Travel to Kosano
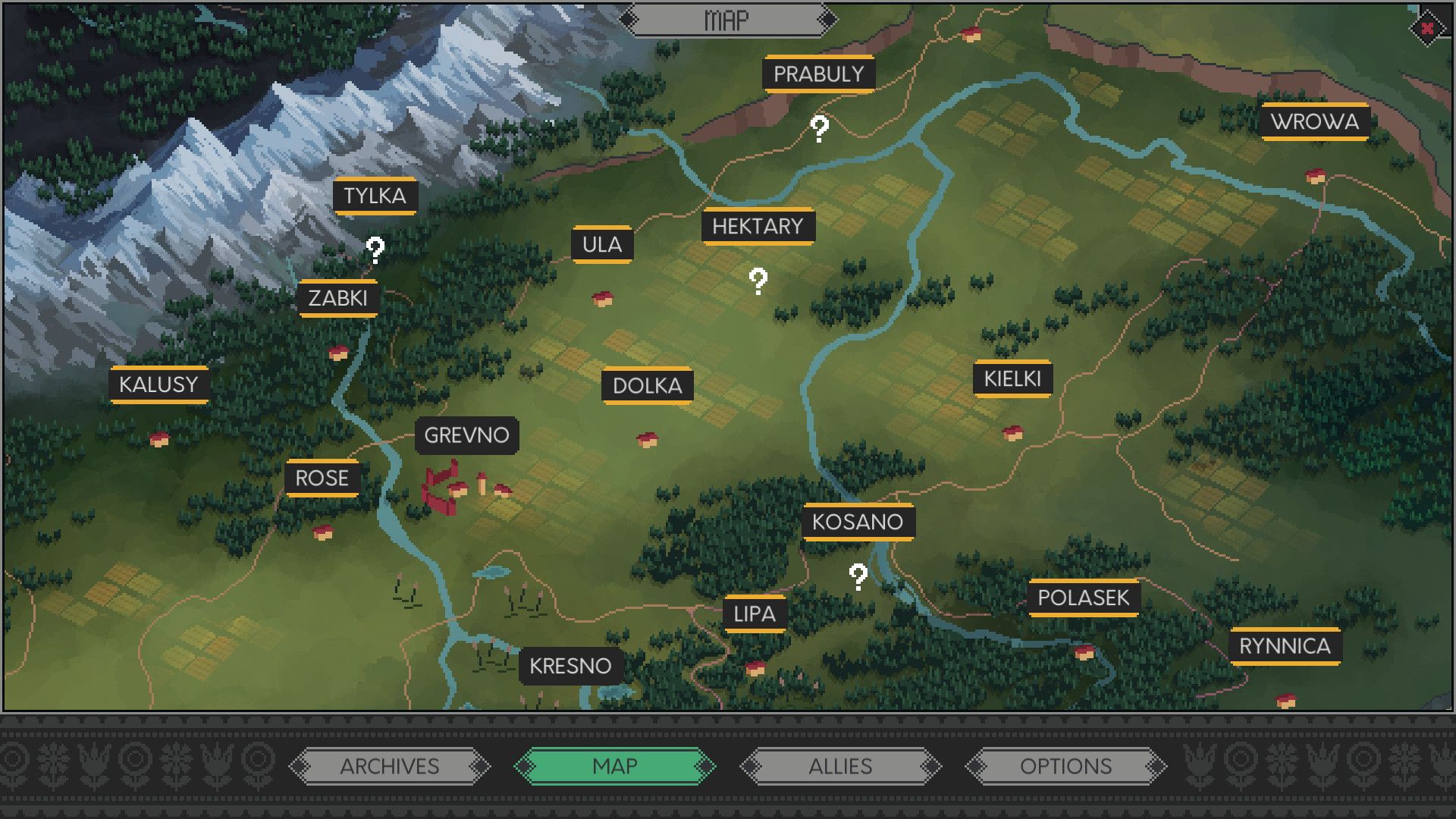This screenshot has width=1456, height=819. coord(858,522)
